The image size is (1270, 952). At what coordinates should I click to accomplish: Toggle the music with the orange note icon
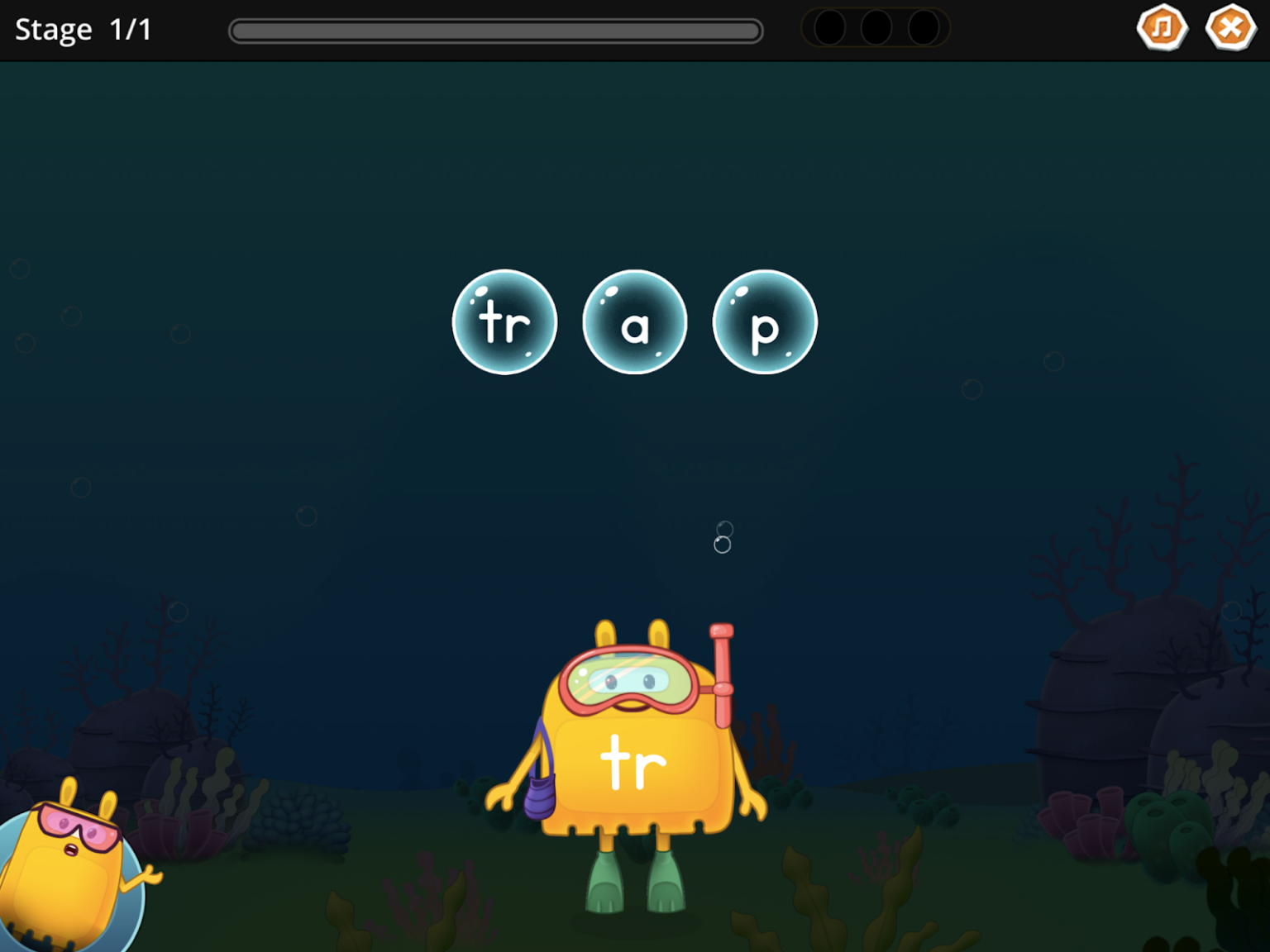[x=1163, y=27]
